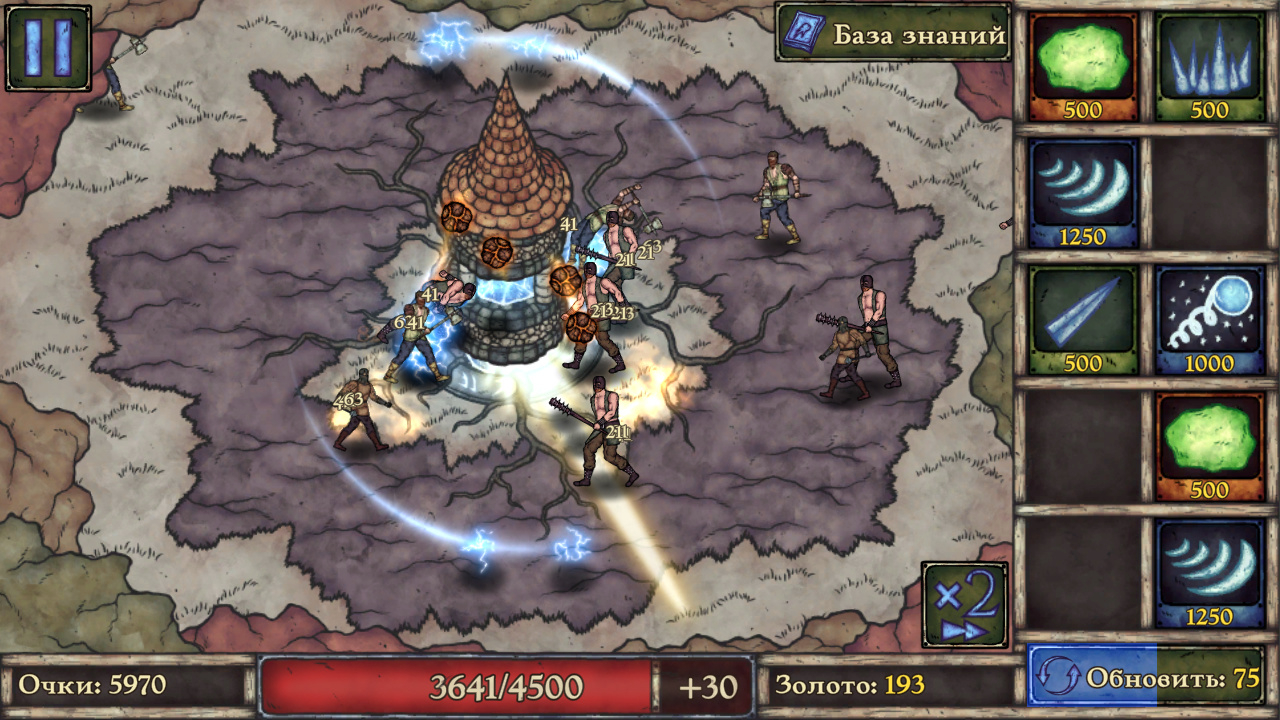1280x720 pixels.
Task: Select the ice spikes spell costing 500
Action: click(x=1210, y=65)
